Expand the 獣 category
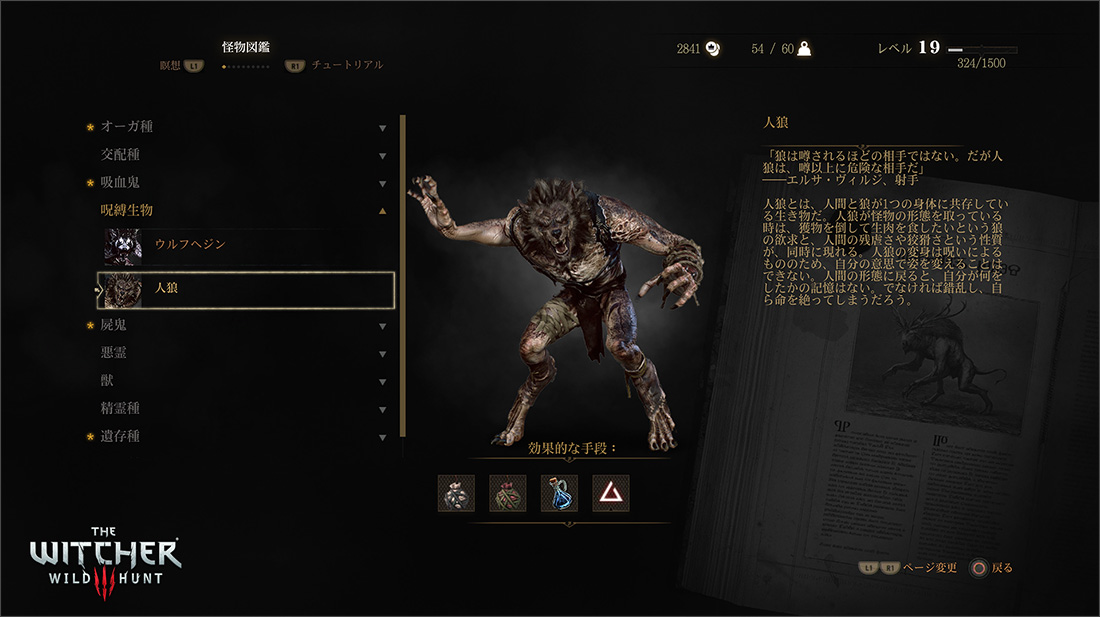Viewport: 1100px width, 617px height. click(x=107, y=381)
